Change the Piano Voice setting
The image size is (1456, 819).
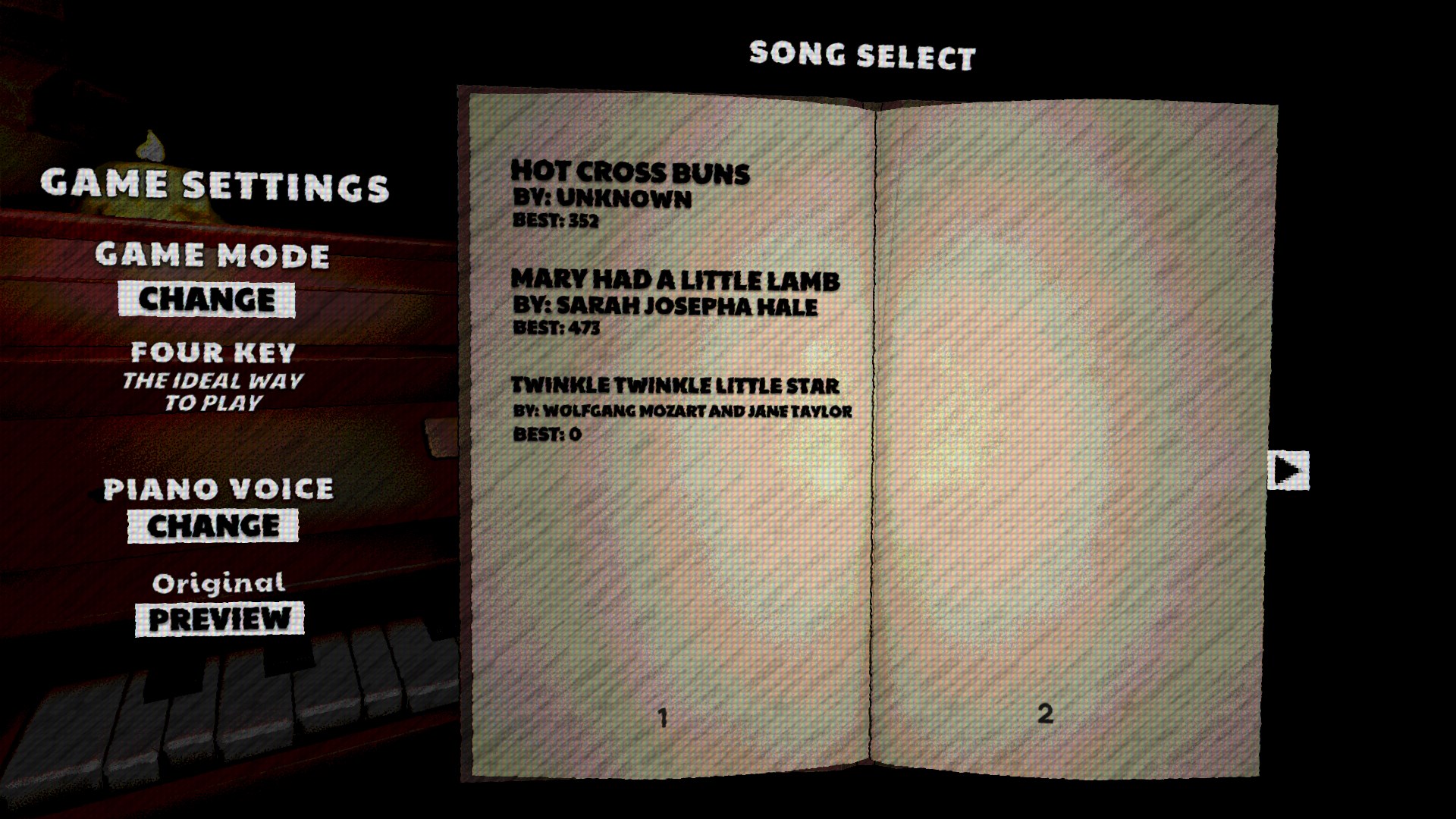click(x=215, y=524)
